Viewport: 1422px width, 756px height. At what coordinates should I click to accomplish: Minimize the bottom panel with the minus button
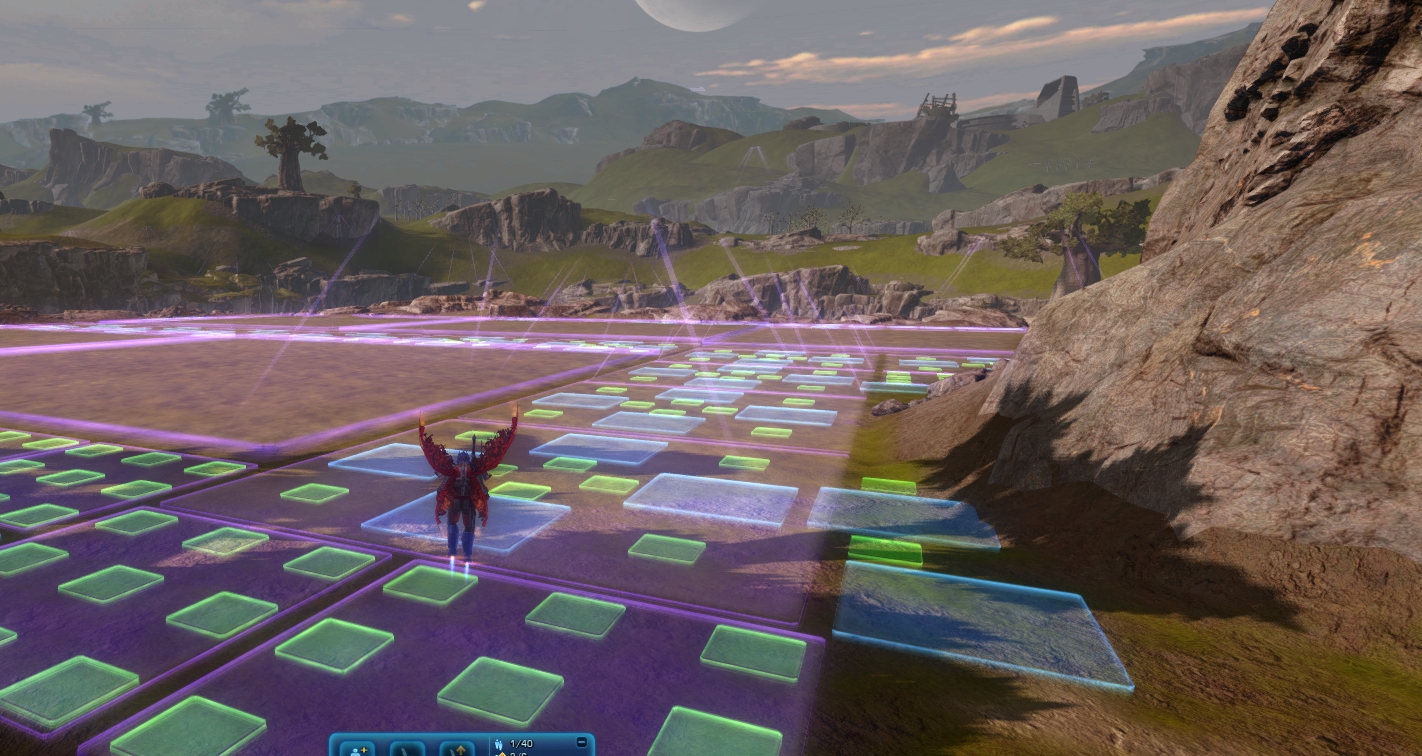tap(582, 743)
